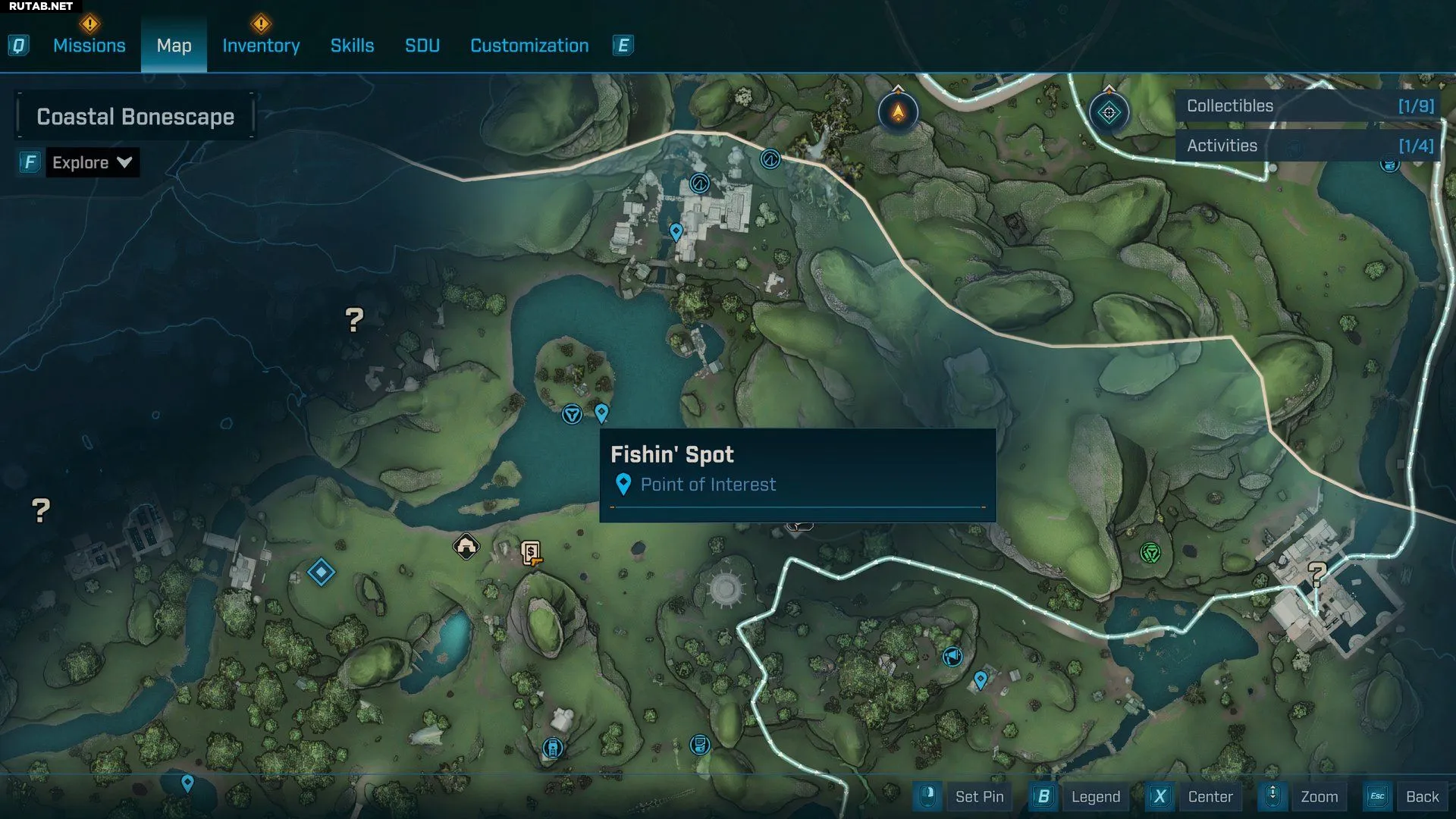The height and width of the screenshot is (819, 1456).
Task: Open the Inventory tab
Action: pos(261,45)
